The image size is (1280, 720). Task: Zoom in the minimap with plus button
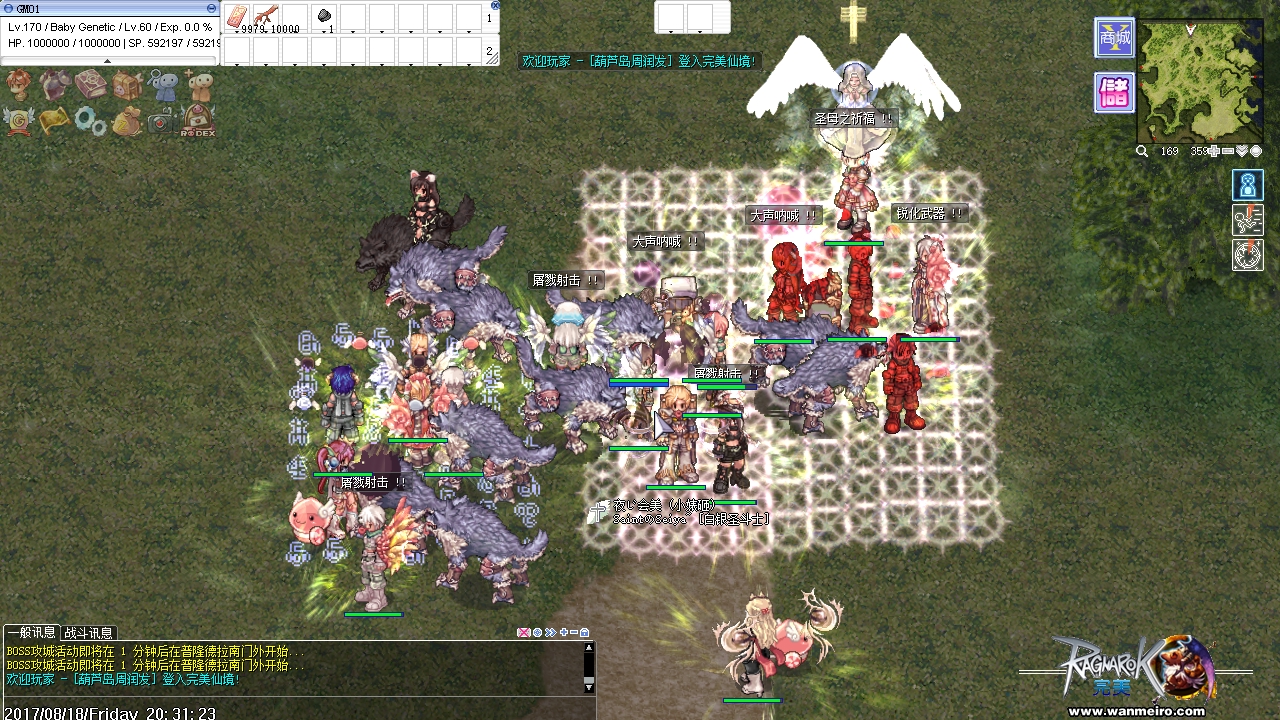pos(1214,152)
